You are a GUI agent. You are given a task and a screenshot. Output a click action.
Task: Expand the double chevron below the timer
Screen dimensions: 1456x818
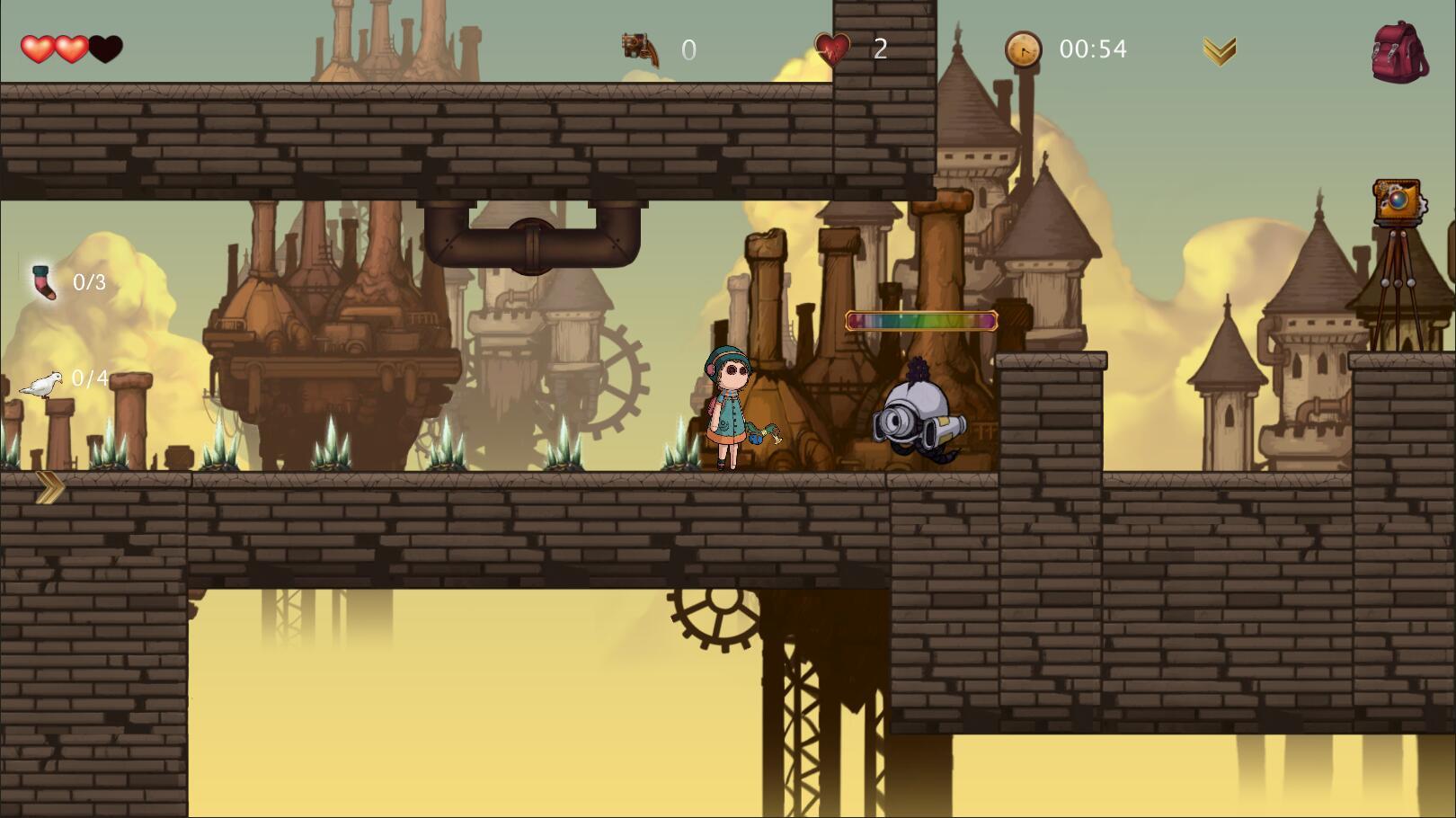(1218, 51)
